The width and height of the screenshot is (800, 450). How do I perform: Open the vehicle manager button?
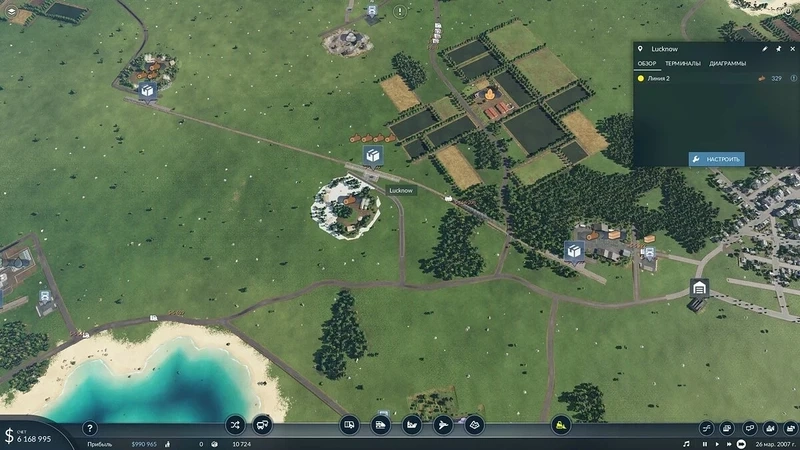(x=262, y=425)
